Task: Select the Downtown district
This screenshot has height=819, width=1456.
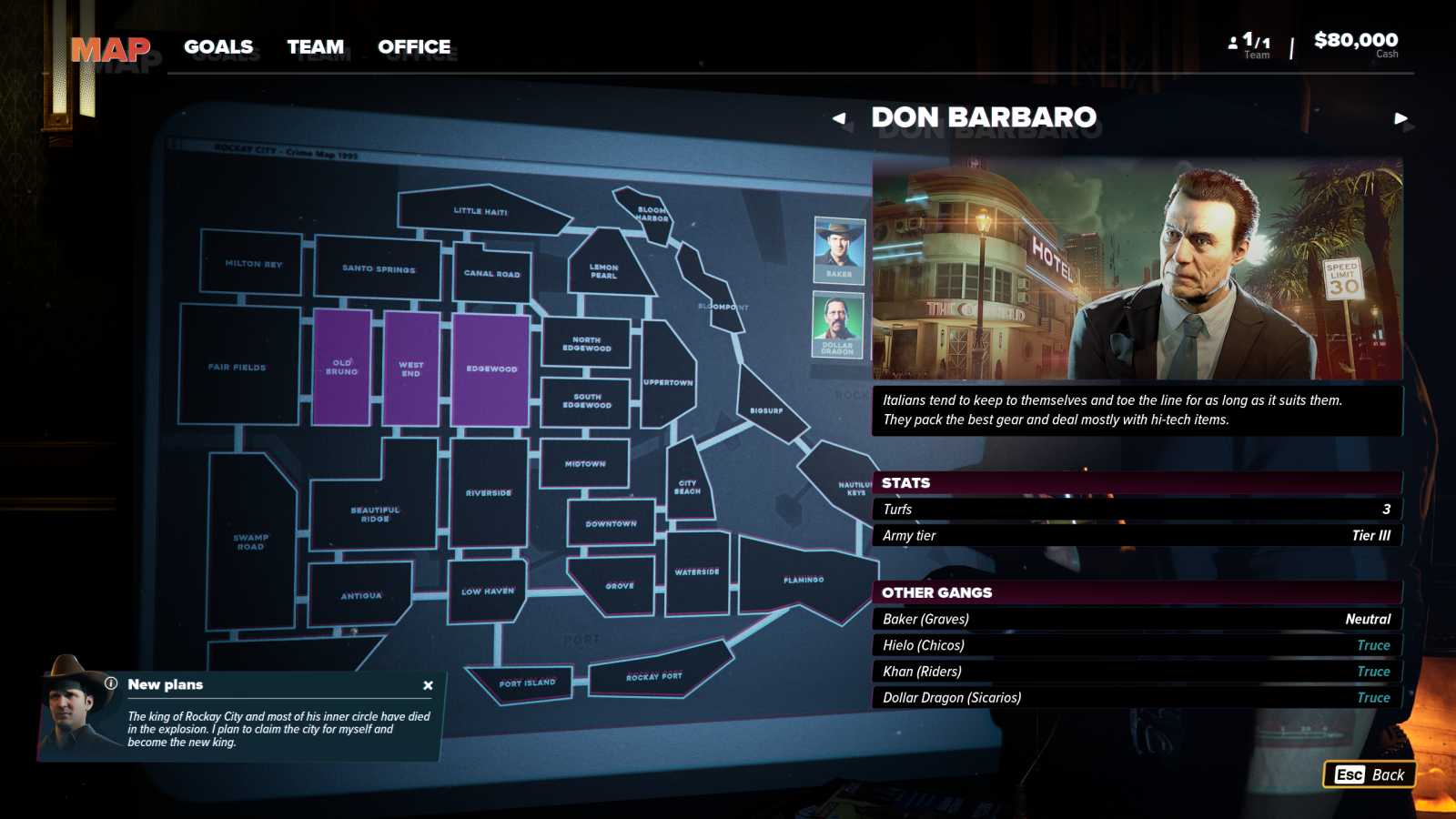Action: point(611,524)
